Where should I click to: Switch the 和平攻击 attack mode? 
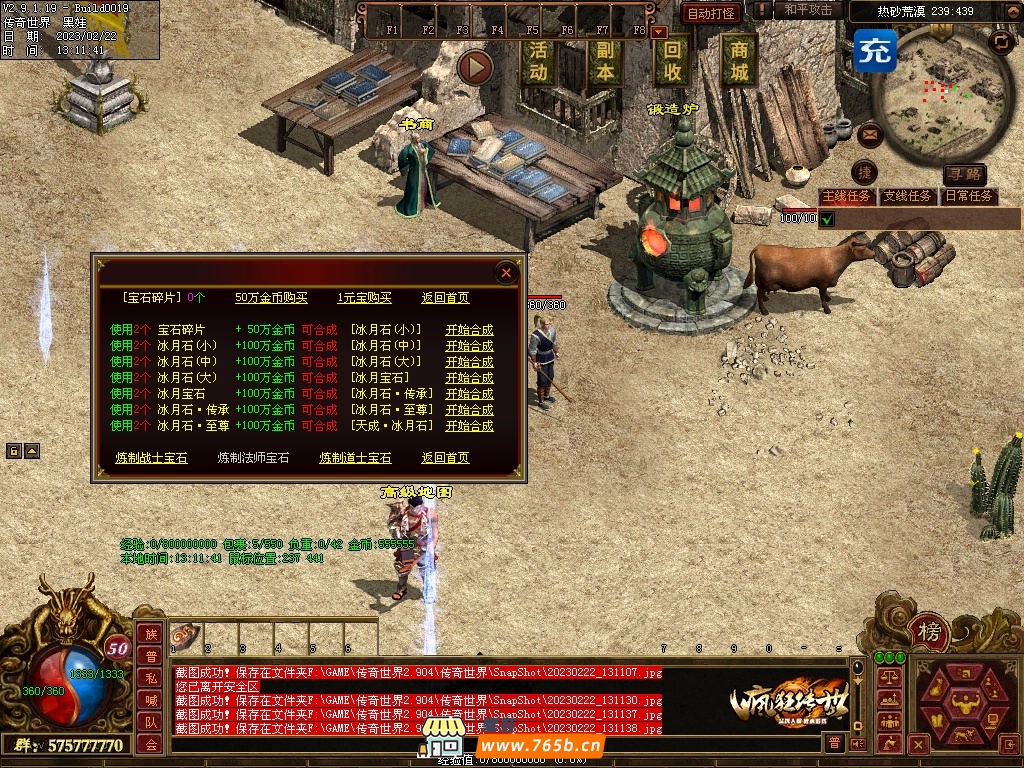point(808,10)
